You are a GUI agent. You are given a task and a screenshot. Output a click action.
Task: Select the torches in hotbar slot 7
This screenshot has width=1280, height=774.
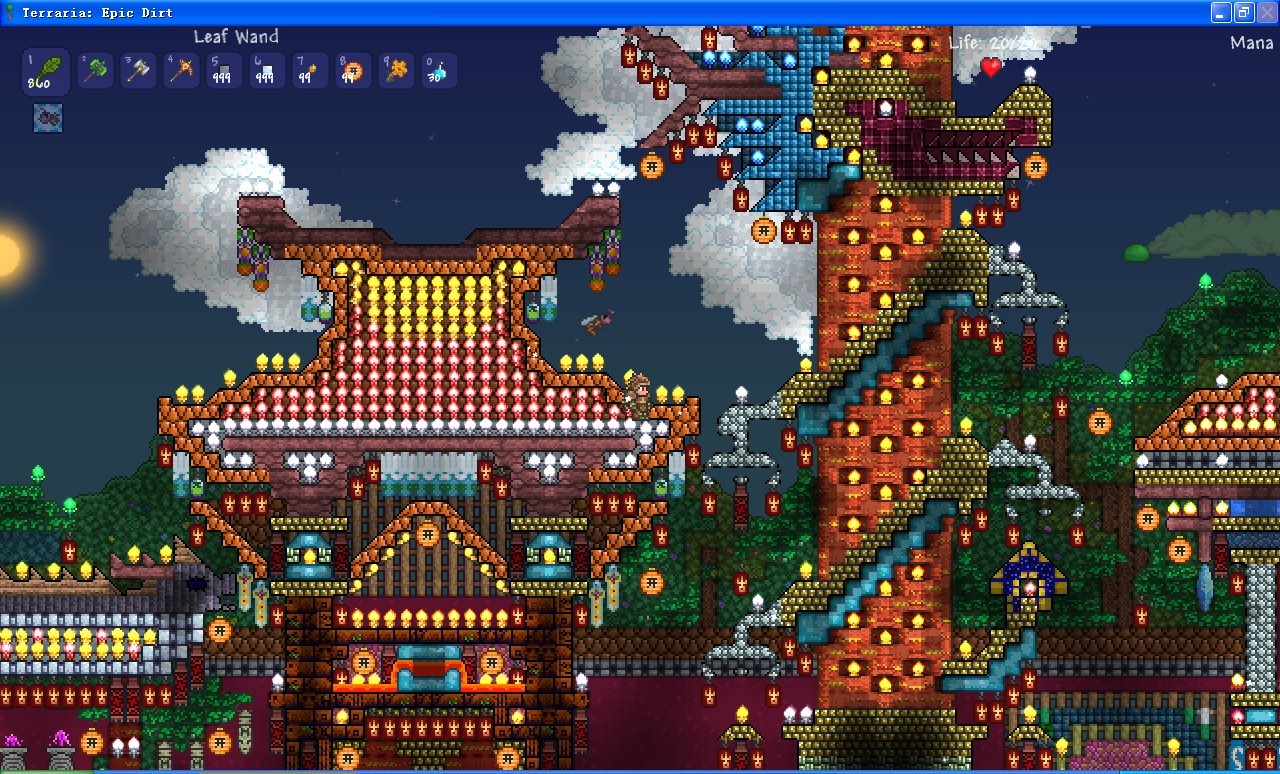tap(309, 70)
